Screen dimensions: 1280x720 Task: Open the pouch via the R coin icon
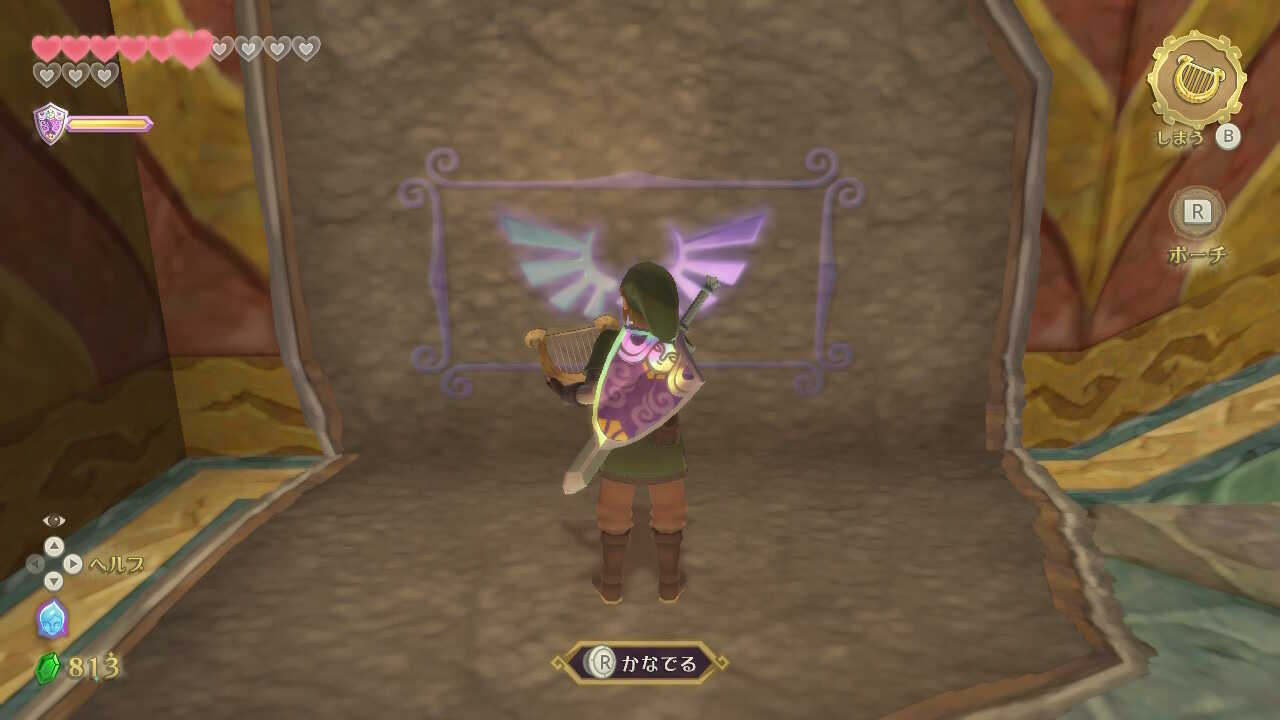pos(1196,210)
